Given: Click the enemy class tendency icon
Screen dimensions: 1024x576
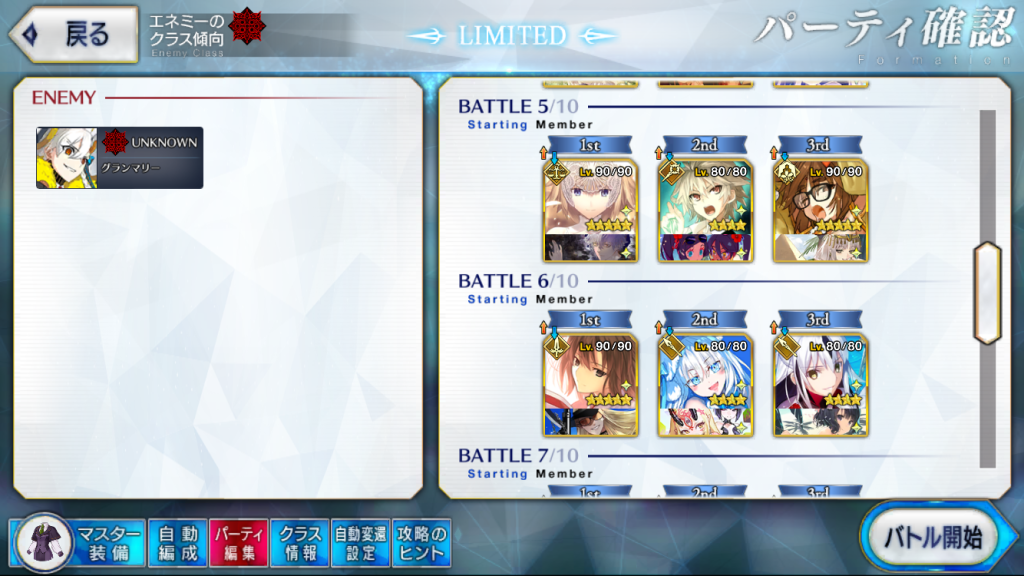Looking at the screenshot, I should coord(243,27).
